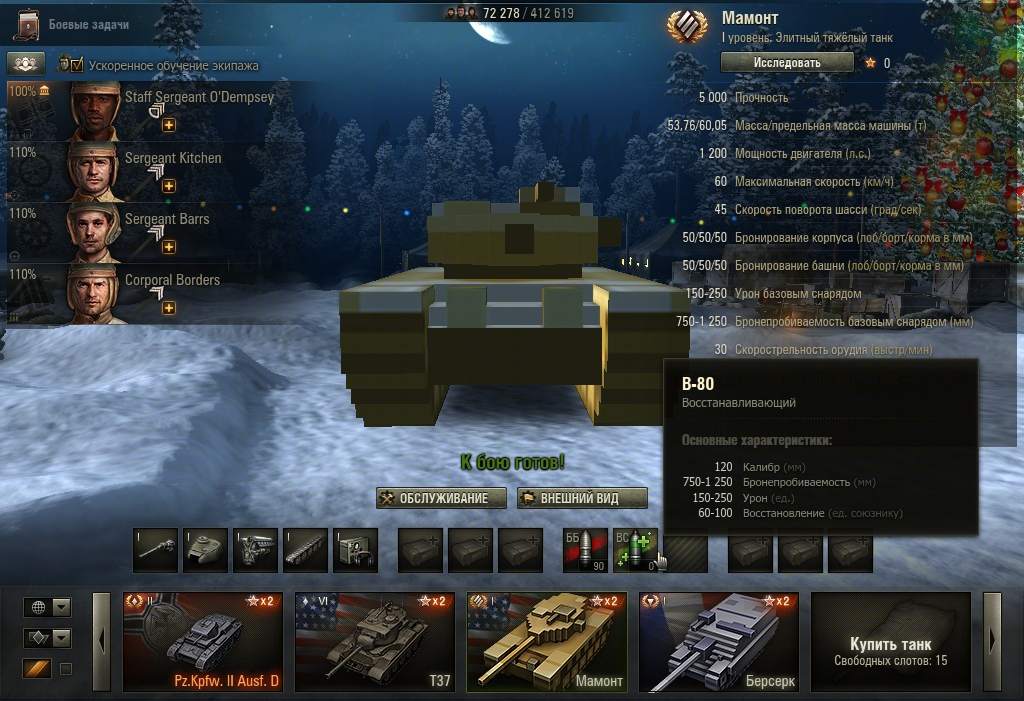Click the Исследовать research button
The image size is (1024, 701).
pyautogui.click(x=787, y=62)
